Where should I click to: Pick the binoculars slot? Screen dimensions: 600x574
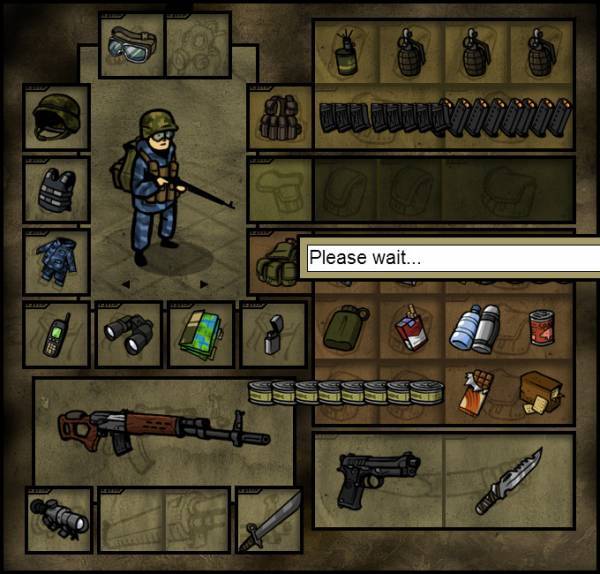pos(130,335)
